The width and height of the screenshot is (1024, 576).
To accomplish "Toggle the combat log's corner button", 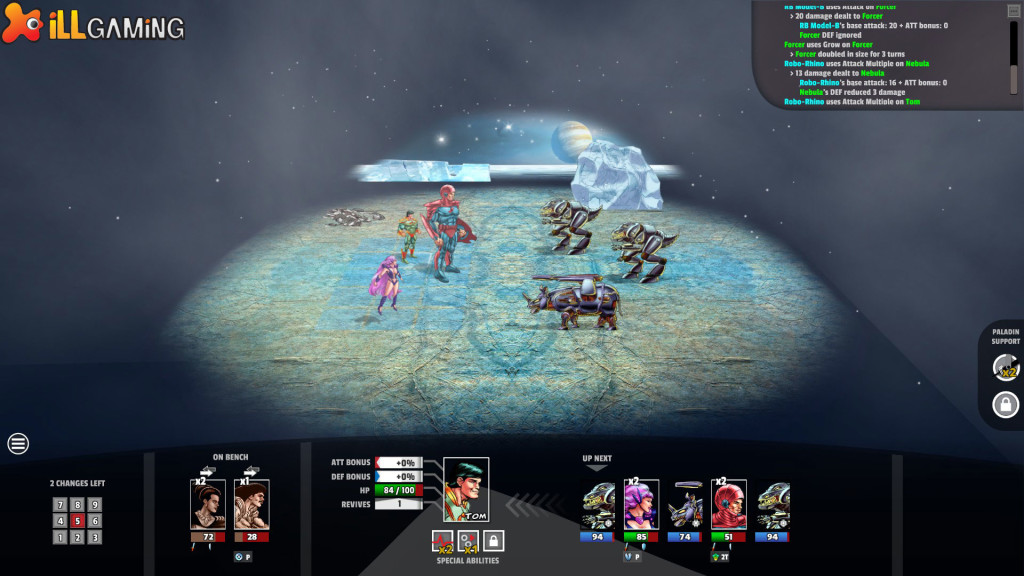I will (x=1013, y=11).
